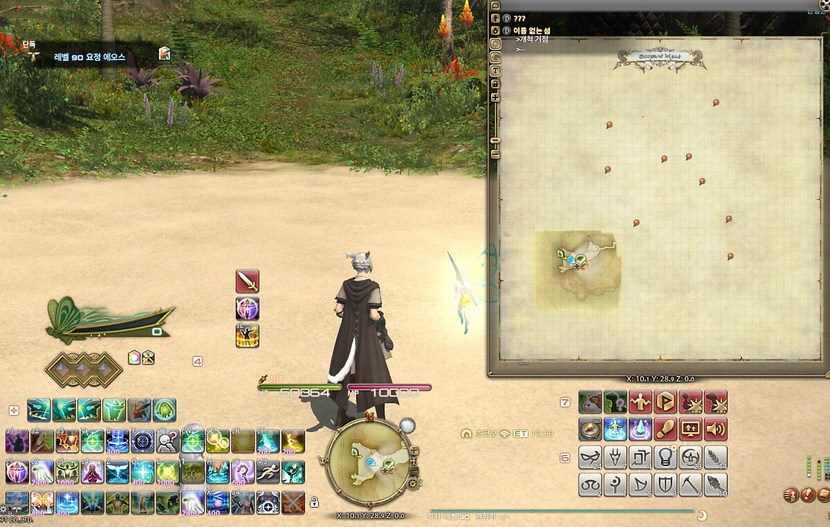Click the circular minimap

tap(365, 462)
